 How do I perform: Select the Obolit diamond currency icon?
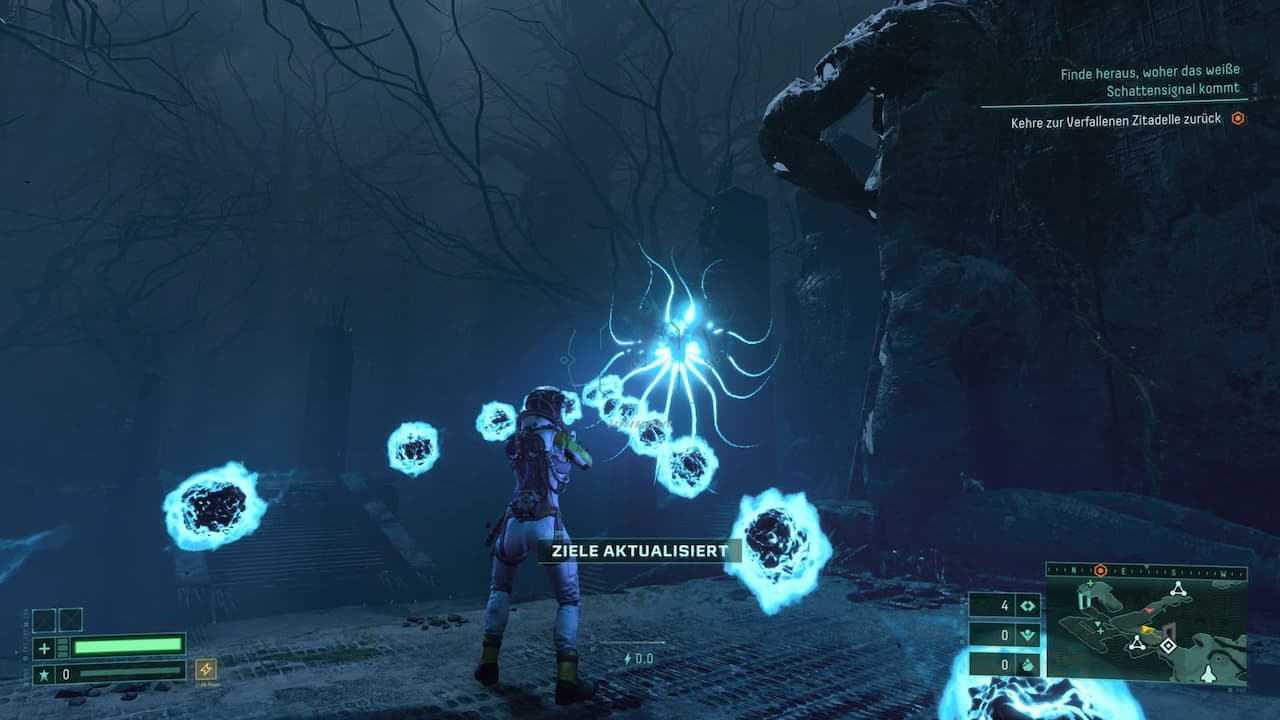coord(1027,606)
